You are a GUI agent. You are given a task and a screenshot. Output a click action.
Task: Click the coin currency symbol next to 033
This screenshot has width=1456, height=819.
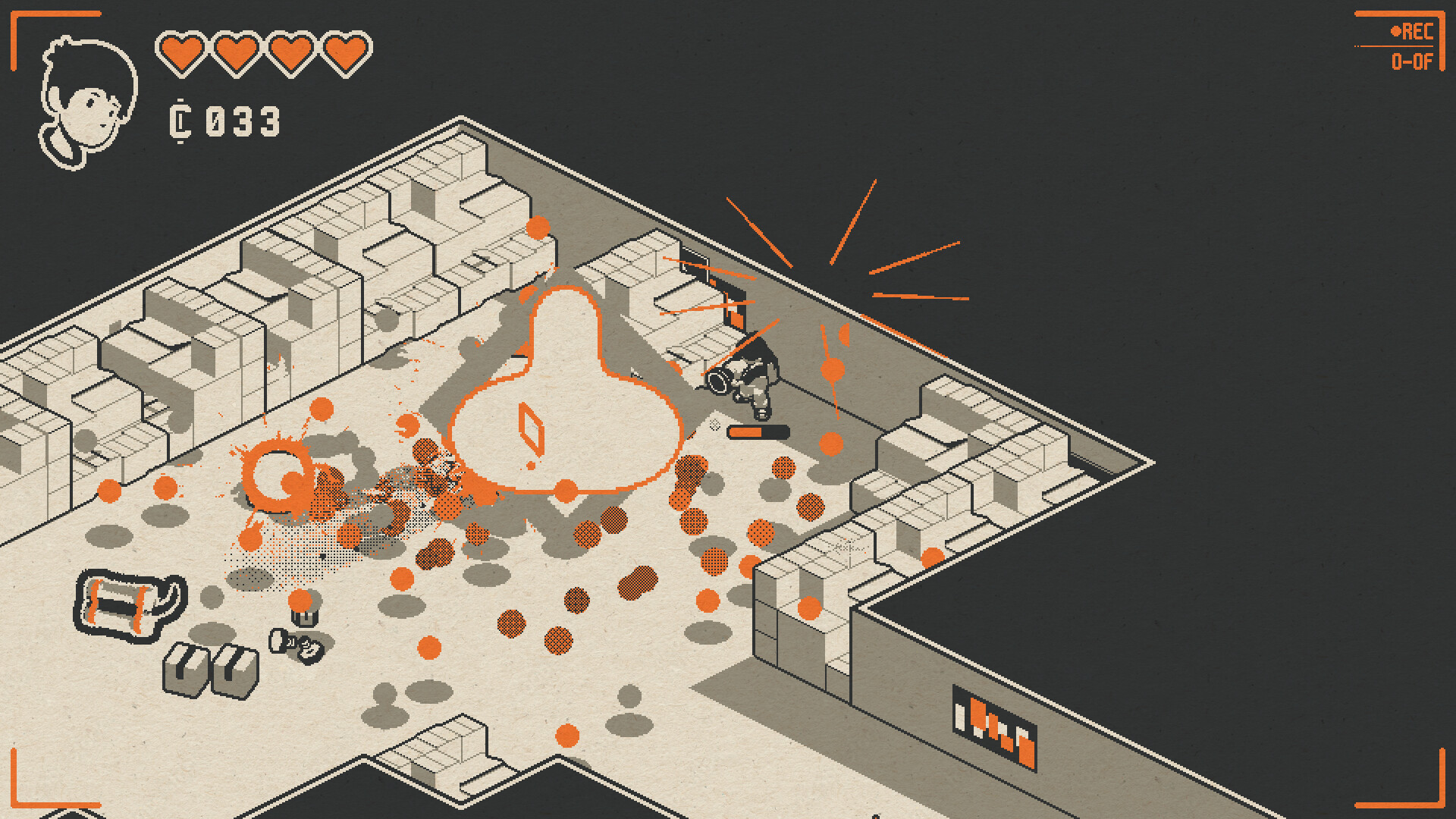[180, 120]
